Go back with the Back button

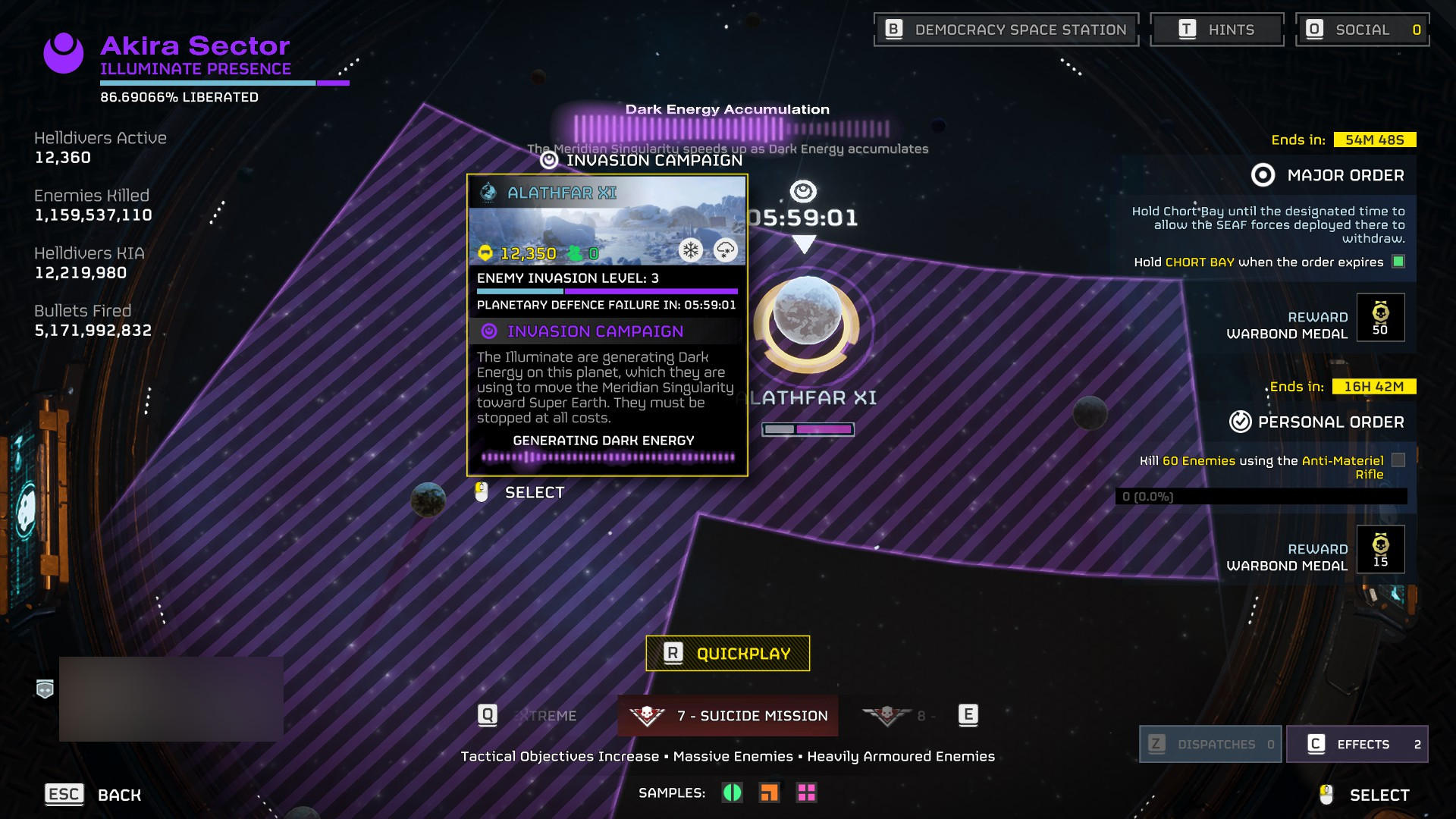coord(93,794)
